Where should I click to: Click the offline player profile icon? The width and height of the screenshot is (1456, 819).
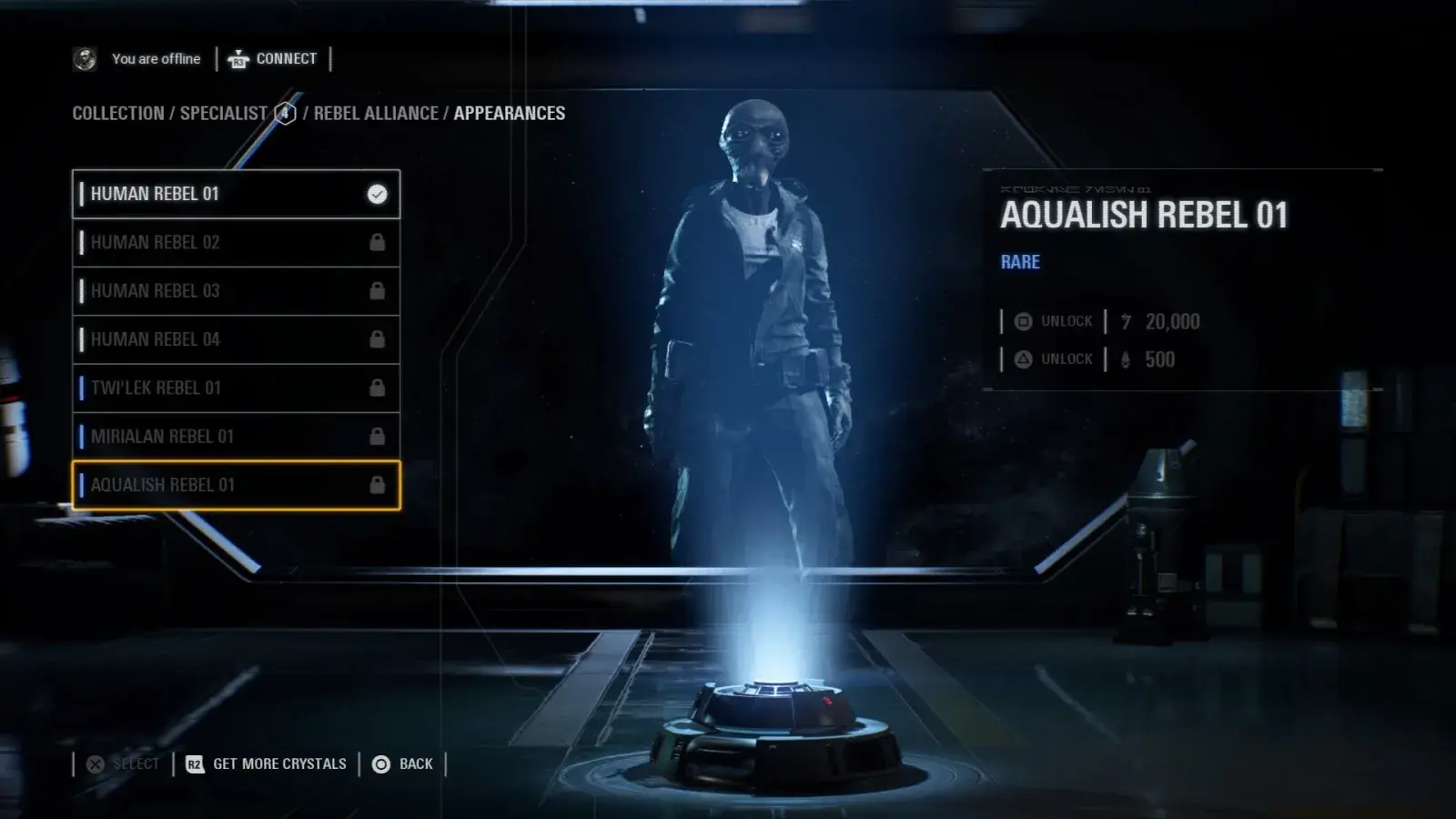tap(85, 59)
